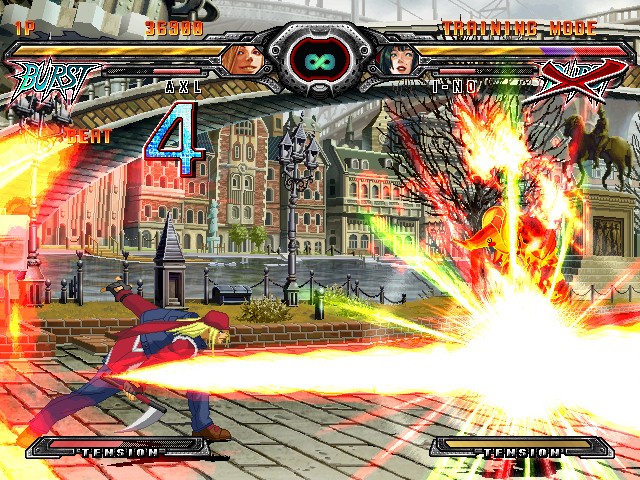Click Axl's character portrait
The image size is (640, 480).
(241, 59)
